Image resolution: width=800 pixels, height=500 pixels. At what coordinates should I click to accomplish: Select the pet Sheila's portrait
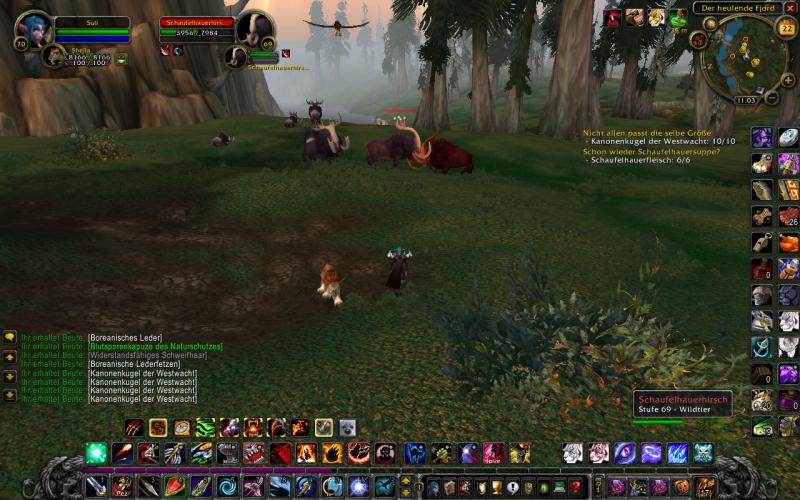point(55,56)
